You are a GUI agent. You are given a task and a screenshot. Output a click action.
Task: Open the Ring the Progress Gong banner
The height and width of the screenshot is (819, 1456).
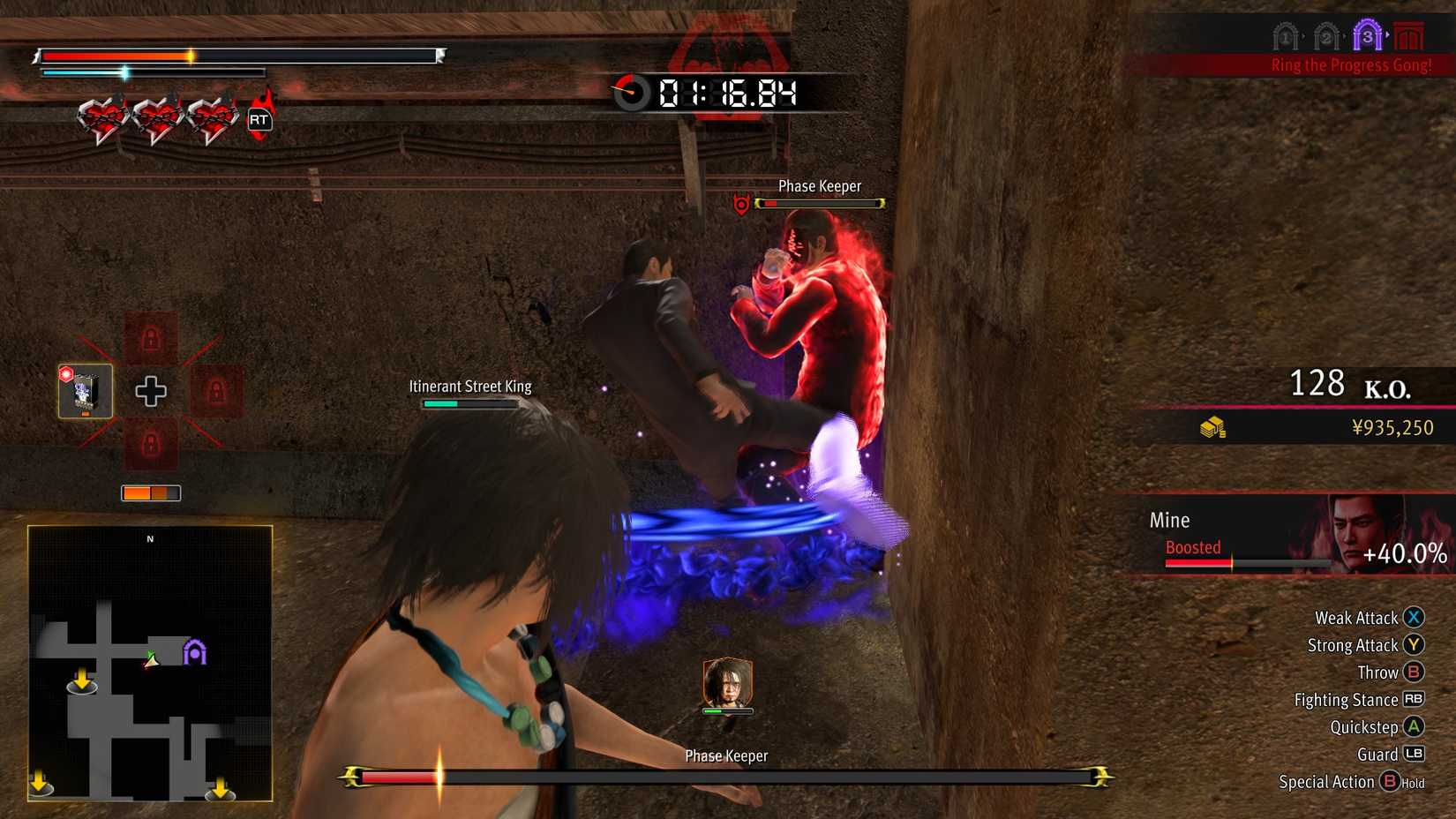[1350, 64]
